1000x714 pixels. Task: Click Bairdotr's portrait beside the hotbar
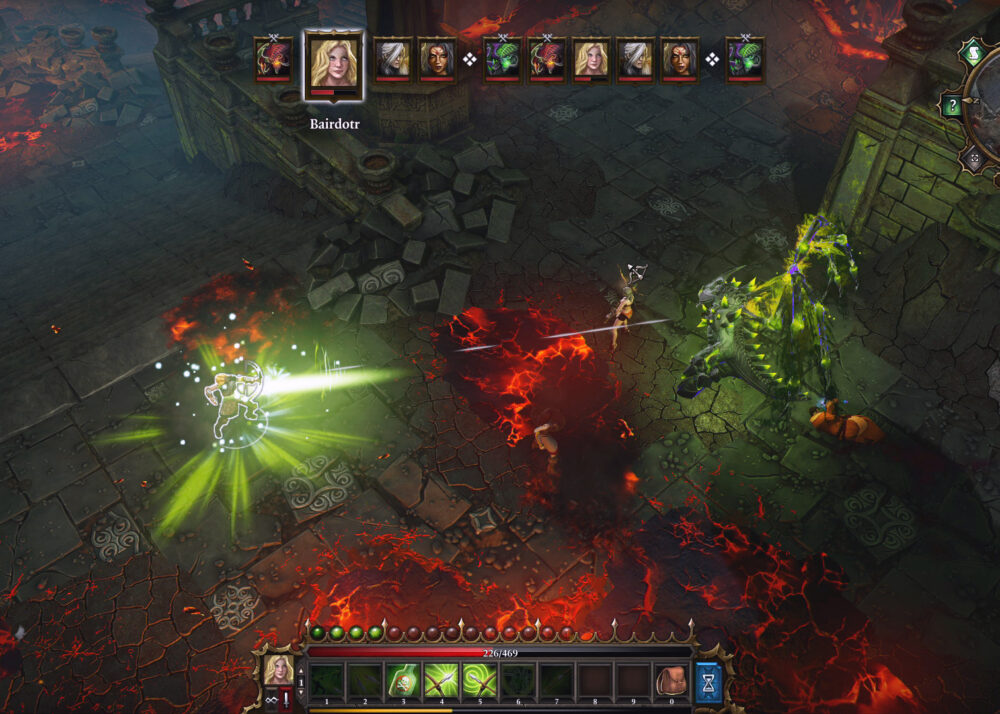pyautogui.click(x=278, y=669)
